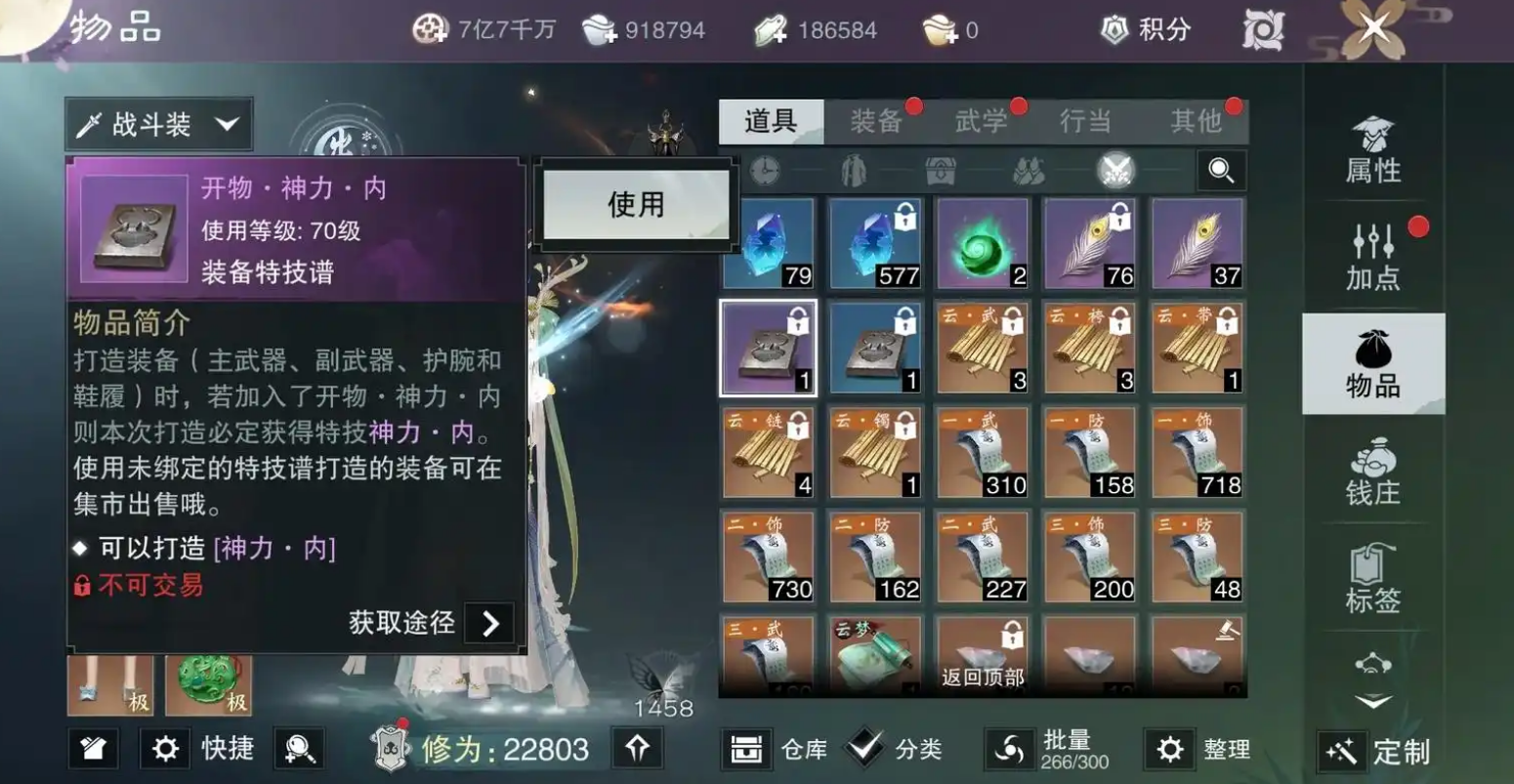Open the attributes (属性) sidebar panel
Screen dimensions: 1514x784
[1373, 153]
